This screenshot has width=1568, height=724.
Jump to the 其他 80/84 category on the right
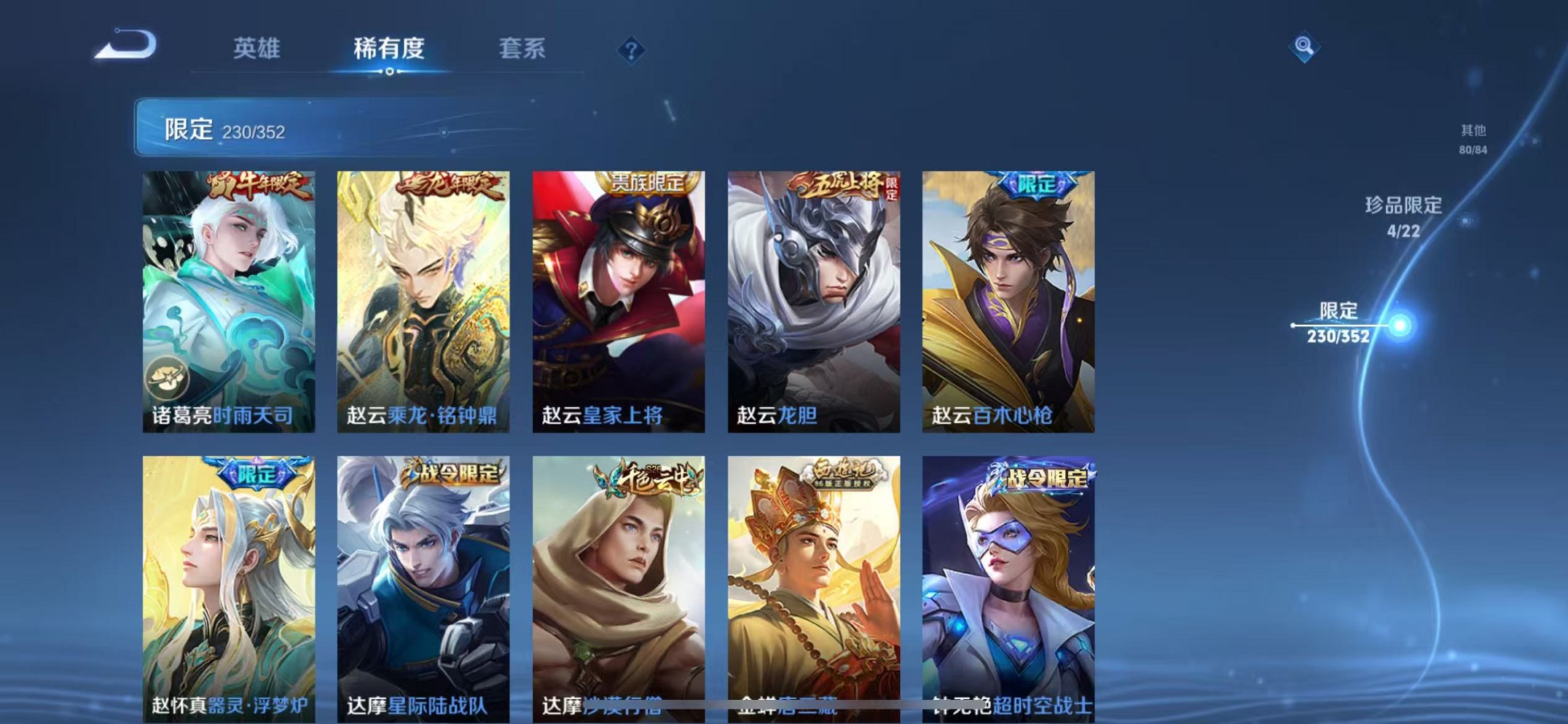1473,140
